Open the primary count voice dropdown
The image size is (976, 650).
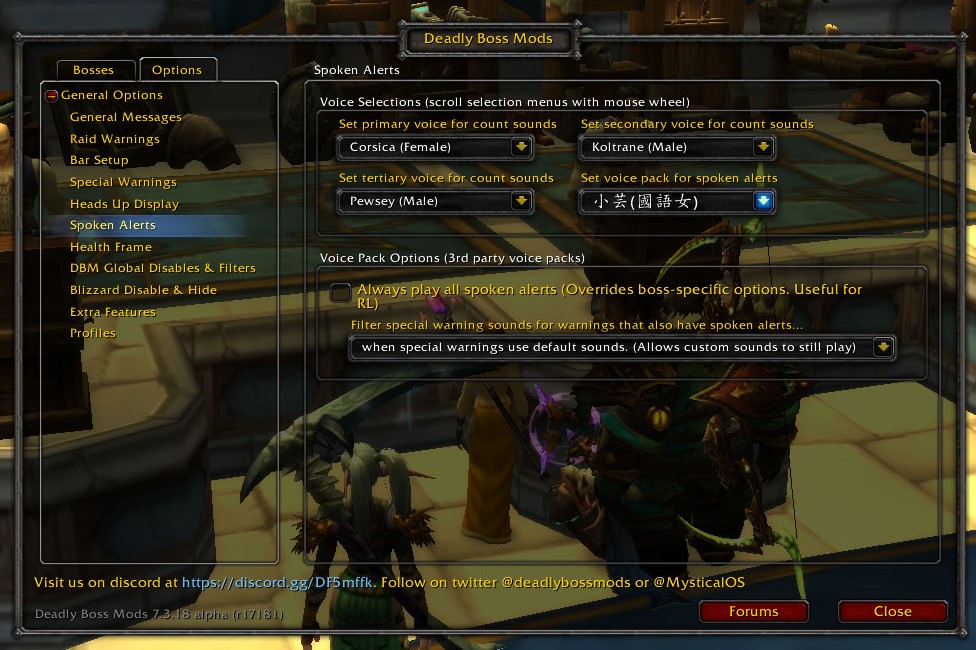520,147
